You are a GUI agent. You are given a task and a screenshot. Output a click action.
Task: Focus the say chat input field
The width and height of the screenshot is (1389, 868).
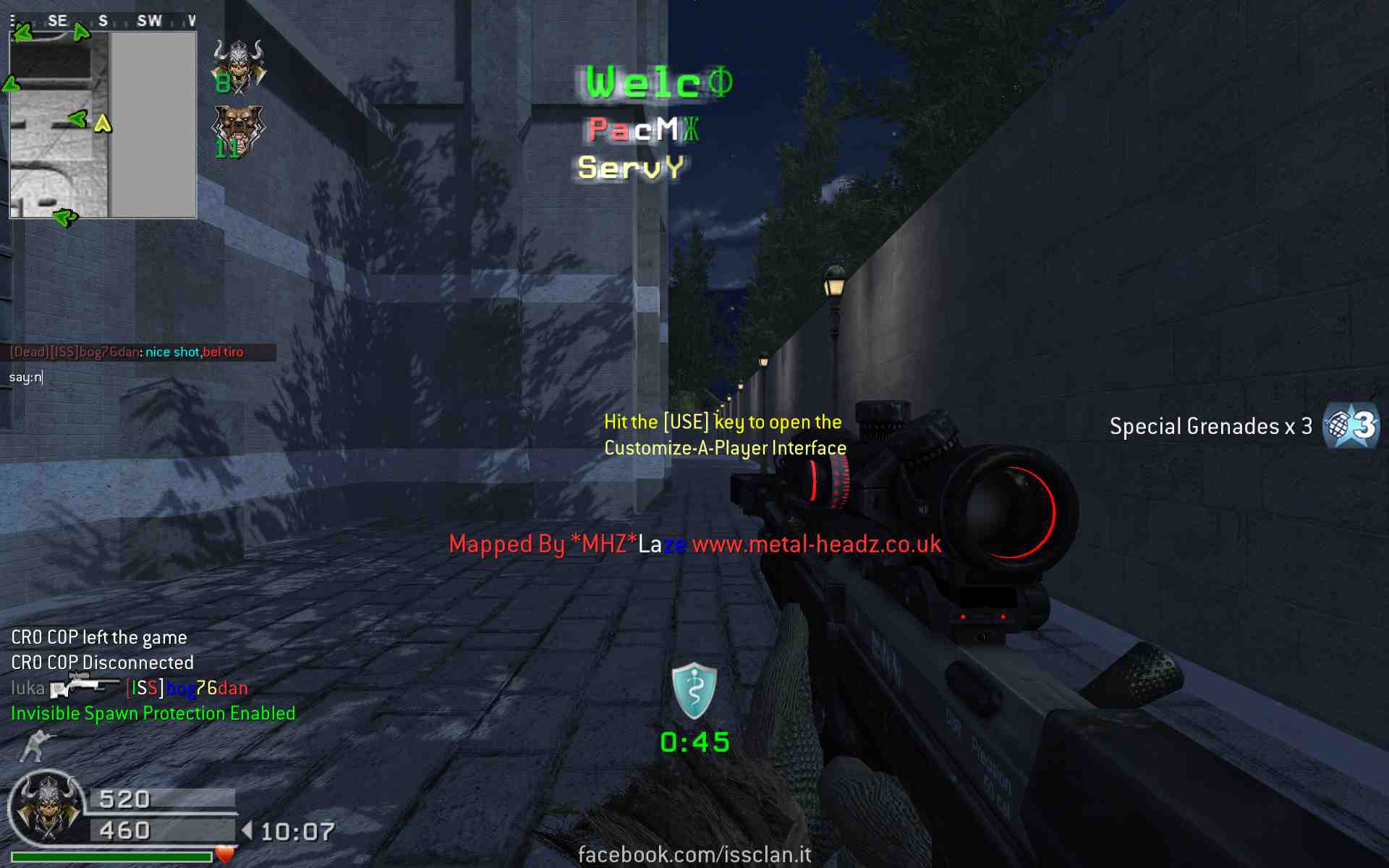coord(137,377)
